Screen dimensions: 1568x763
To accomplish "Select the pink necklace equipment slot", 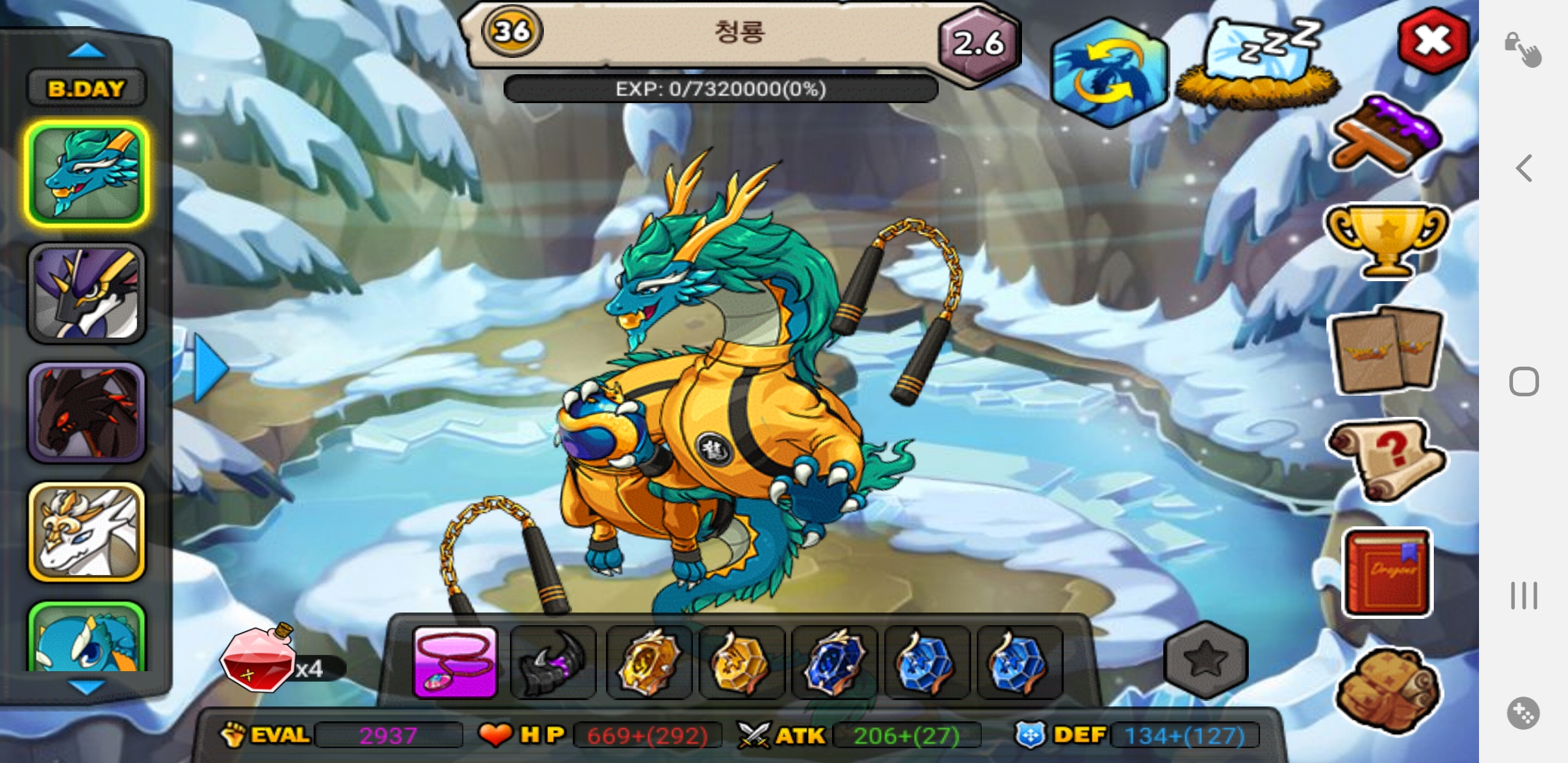I will (456, 663).
